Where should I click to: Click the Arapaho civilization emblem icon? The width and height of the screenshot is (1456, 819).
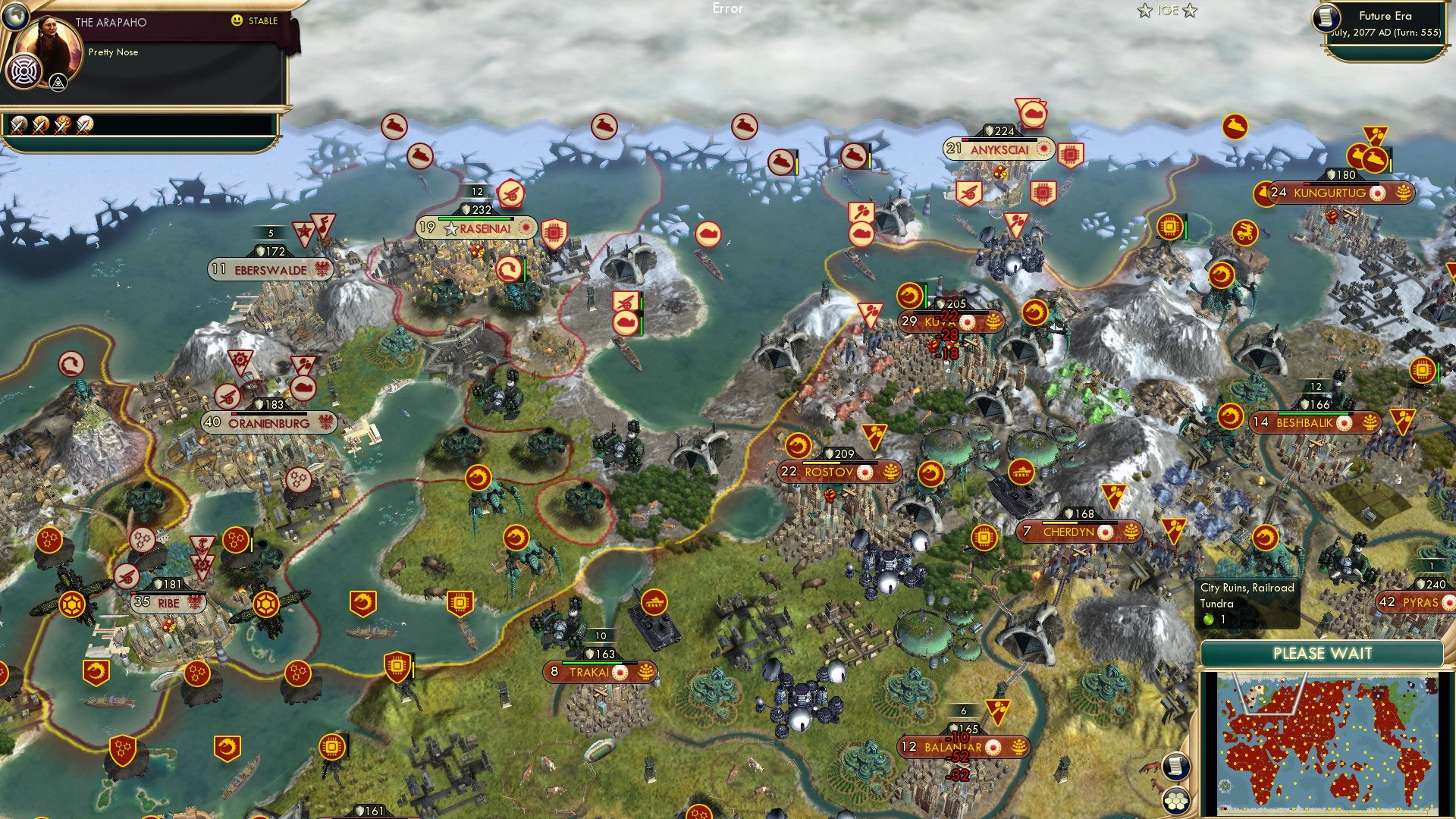(x=24, y=73)
